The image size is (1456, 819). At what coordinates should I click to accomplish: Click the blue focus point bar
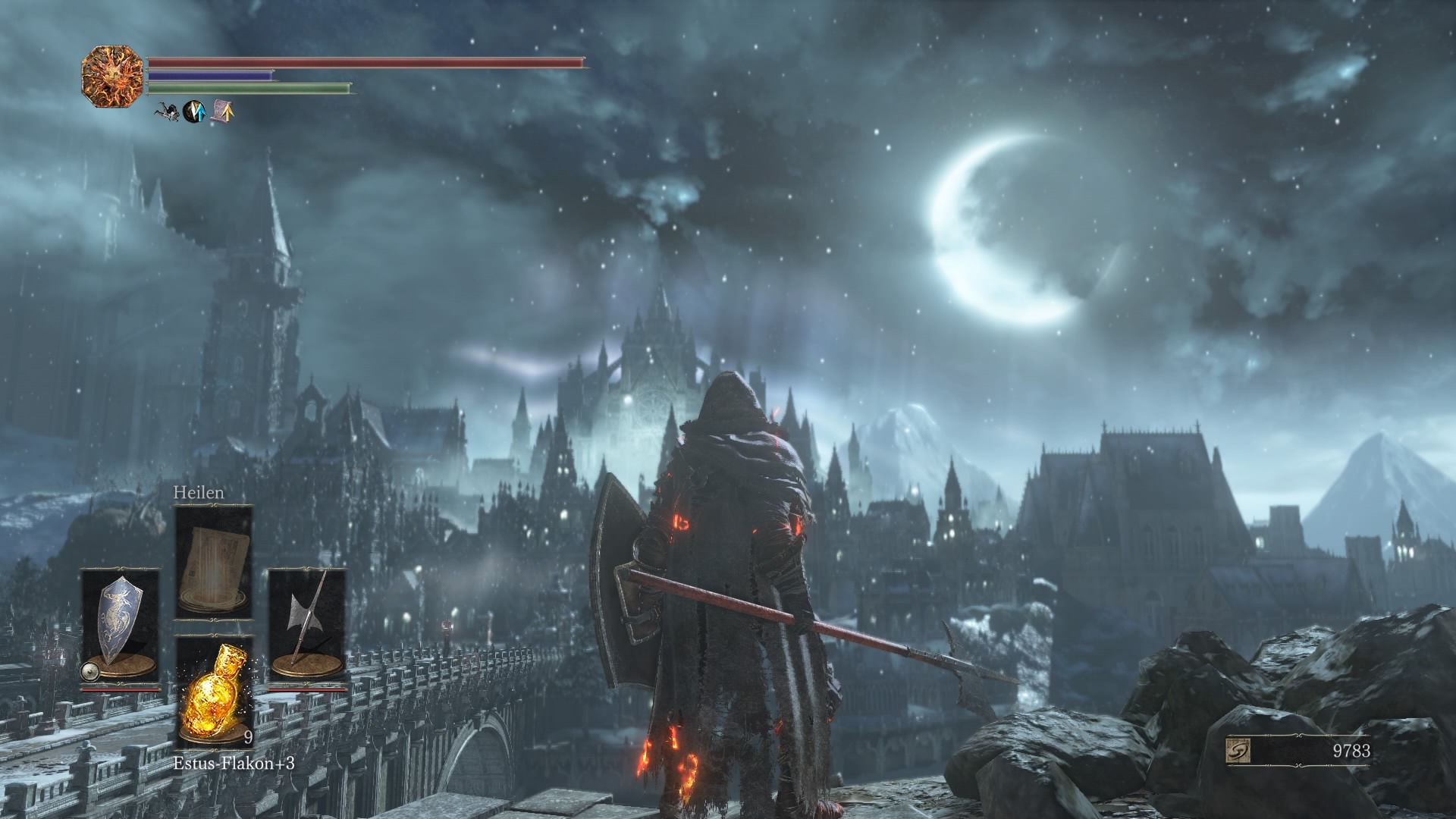[x=212, y=75]
